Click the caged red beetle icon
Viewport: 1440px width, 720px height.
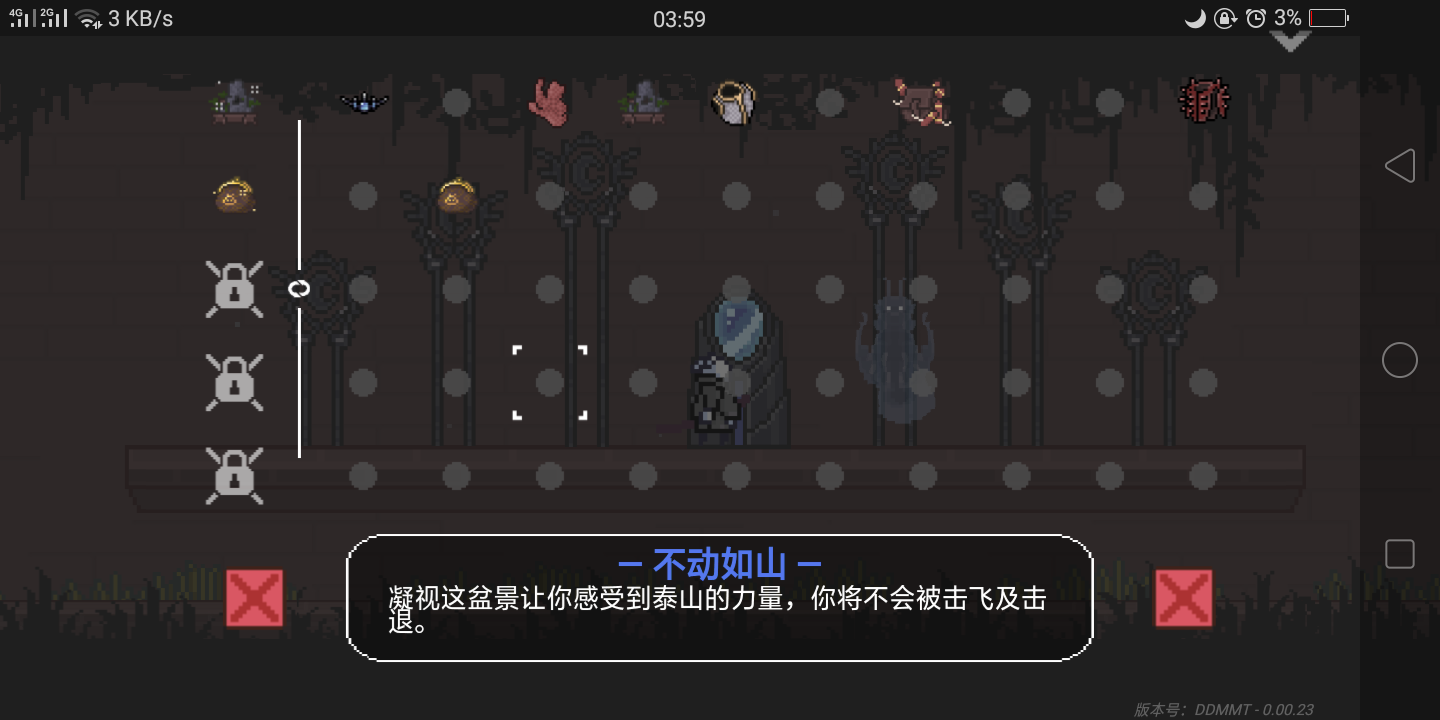1204,100
